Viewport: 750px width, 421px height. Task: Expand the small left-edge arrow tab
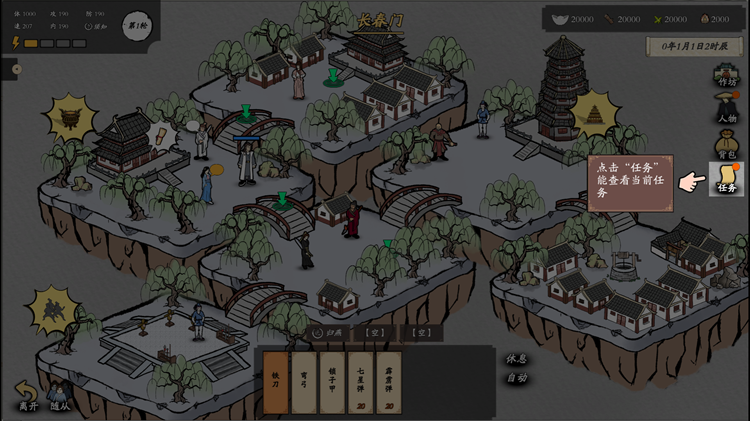(16, 69)
